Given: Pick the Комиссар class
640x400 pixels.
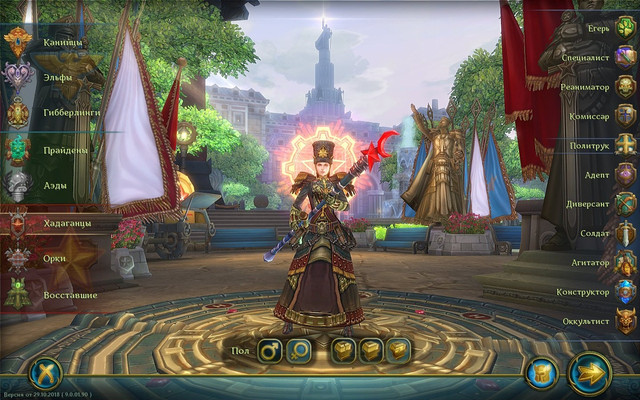Looking at the screenshot, I should (x=625, y=116).
